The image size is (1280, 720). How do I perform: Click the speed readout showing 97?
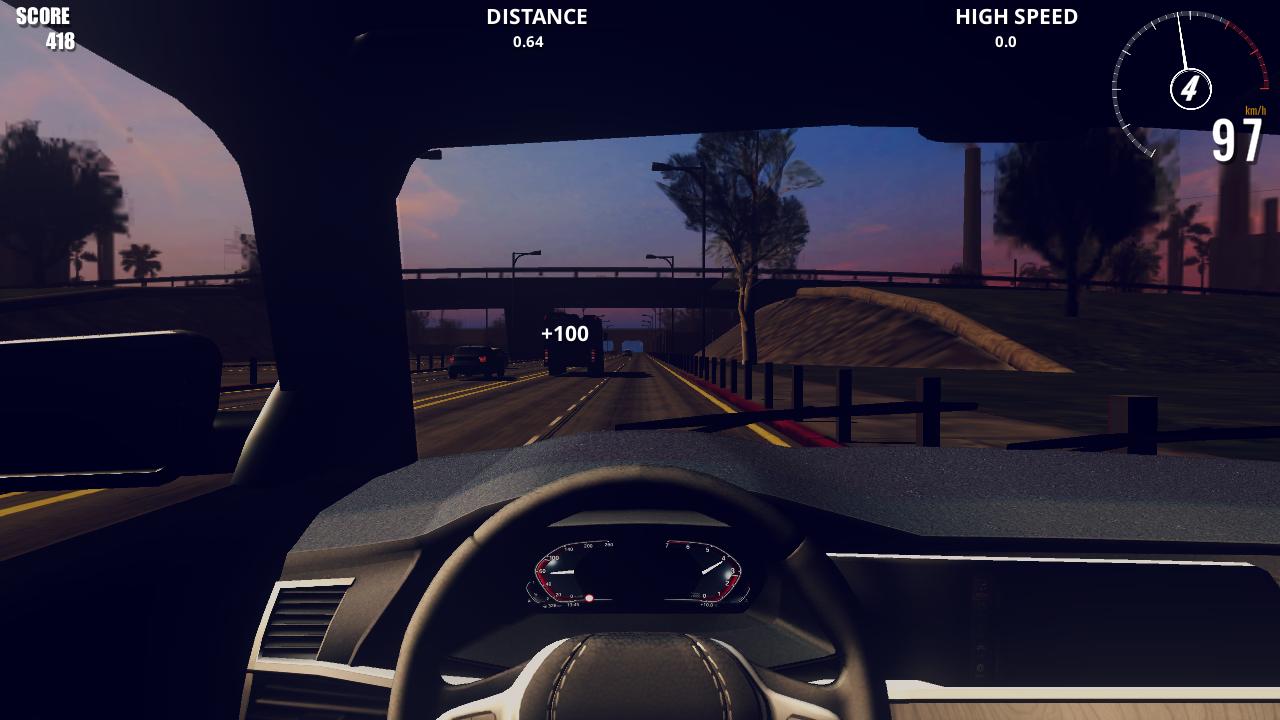[x=1237, y=140]
